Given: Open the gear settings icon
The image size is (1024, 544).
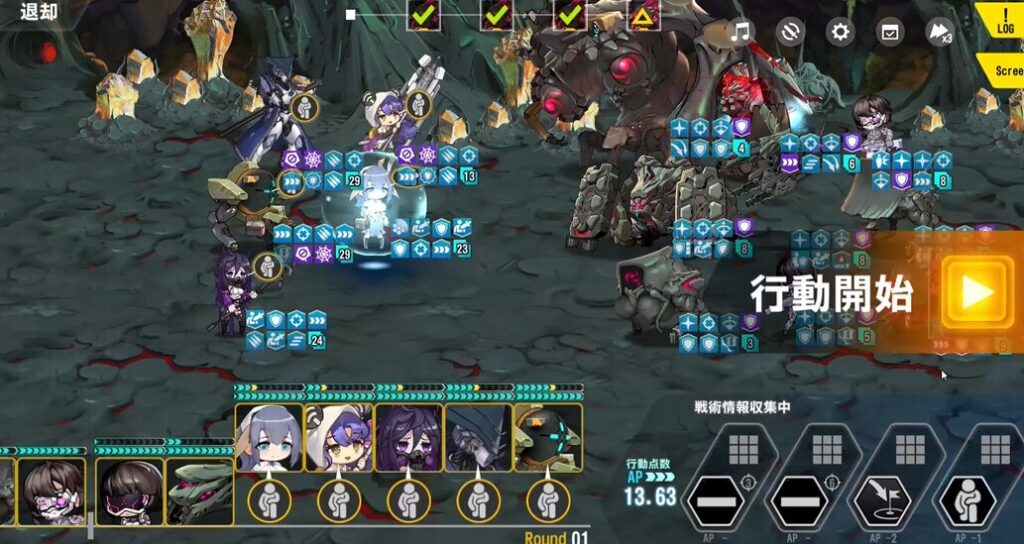Looking at the screenshot, I should [840, 32].
